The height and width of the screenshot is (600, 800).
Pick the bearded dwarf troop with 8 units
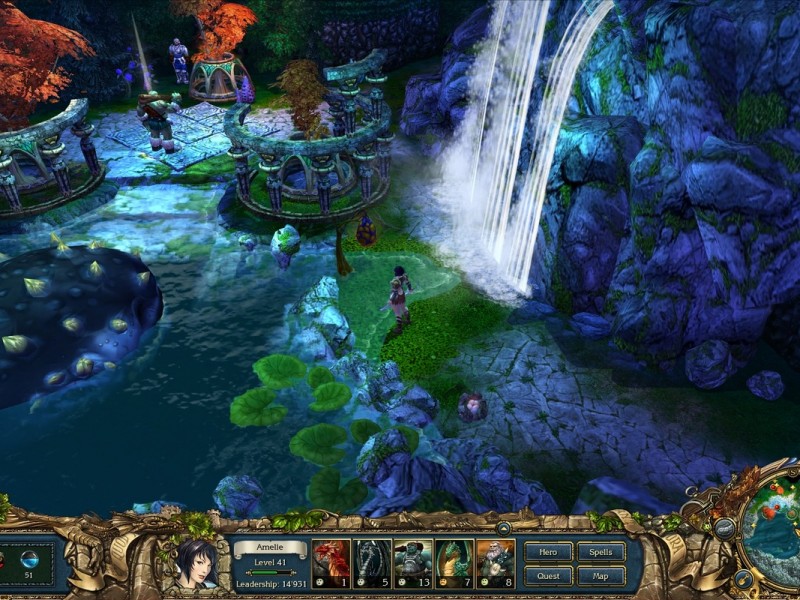(x=495, y=563)
